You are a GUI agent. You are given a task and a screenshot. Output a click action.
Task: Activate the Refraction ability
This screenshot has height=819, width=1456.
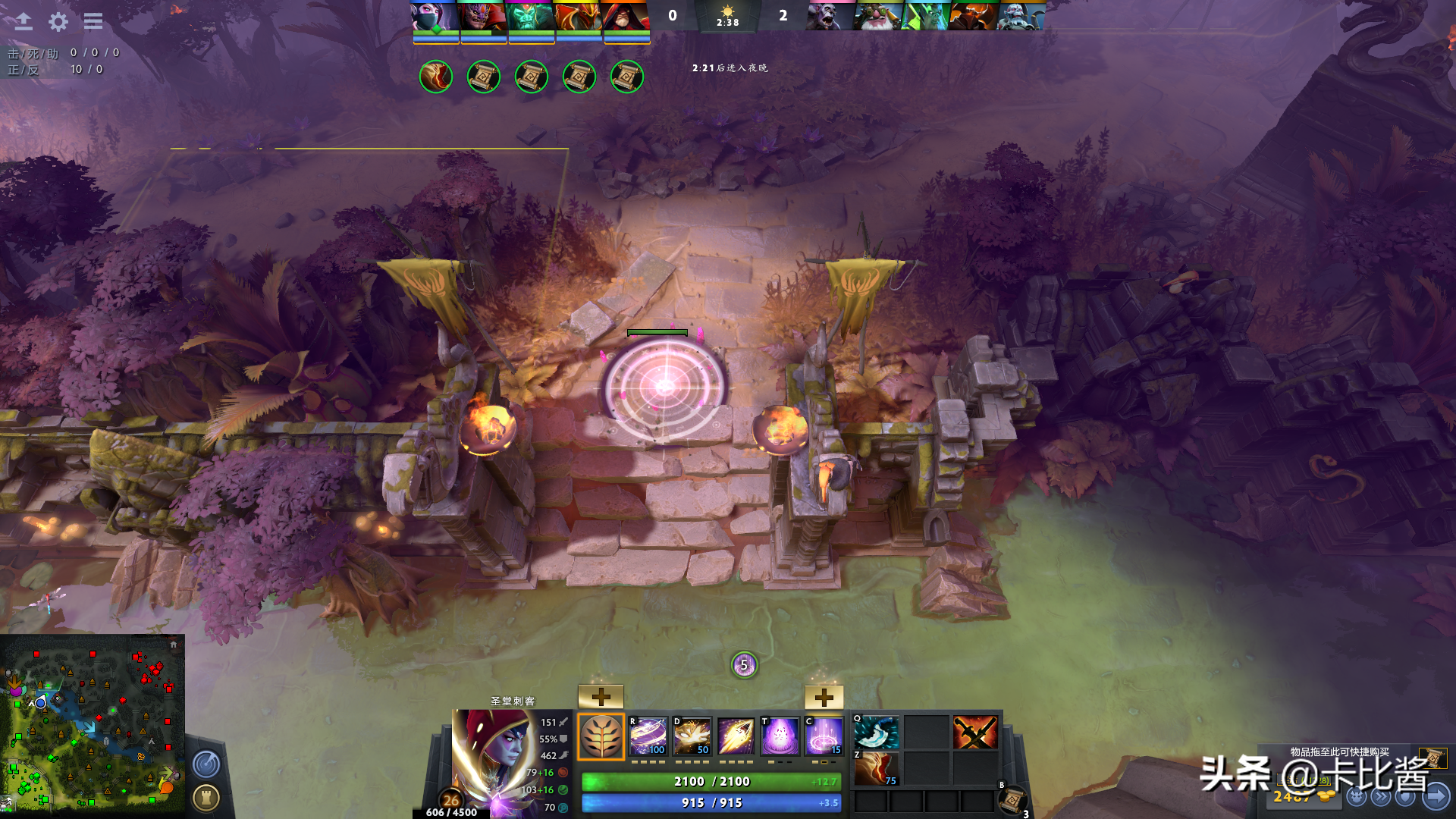[x=648, y=736]
